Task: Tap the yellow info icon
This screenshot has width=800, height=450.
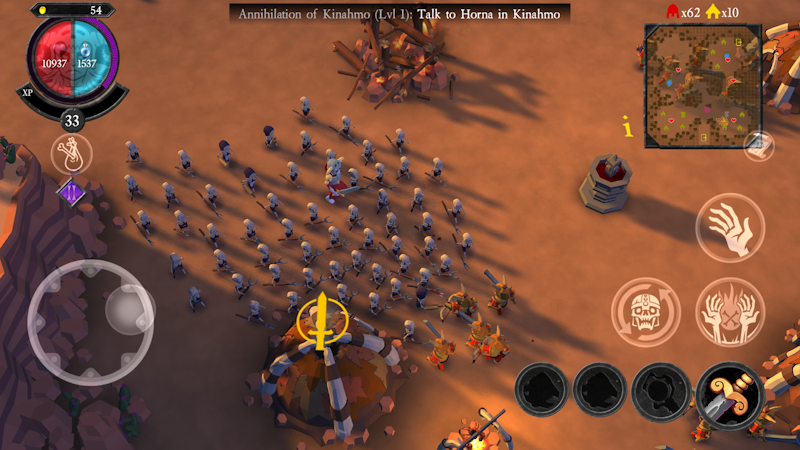Action: pyautogui.click(x=627, y=127)
